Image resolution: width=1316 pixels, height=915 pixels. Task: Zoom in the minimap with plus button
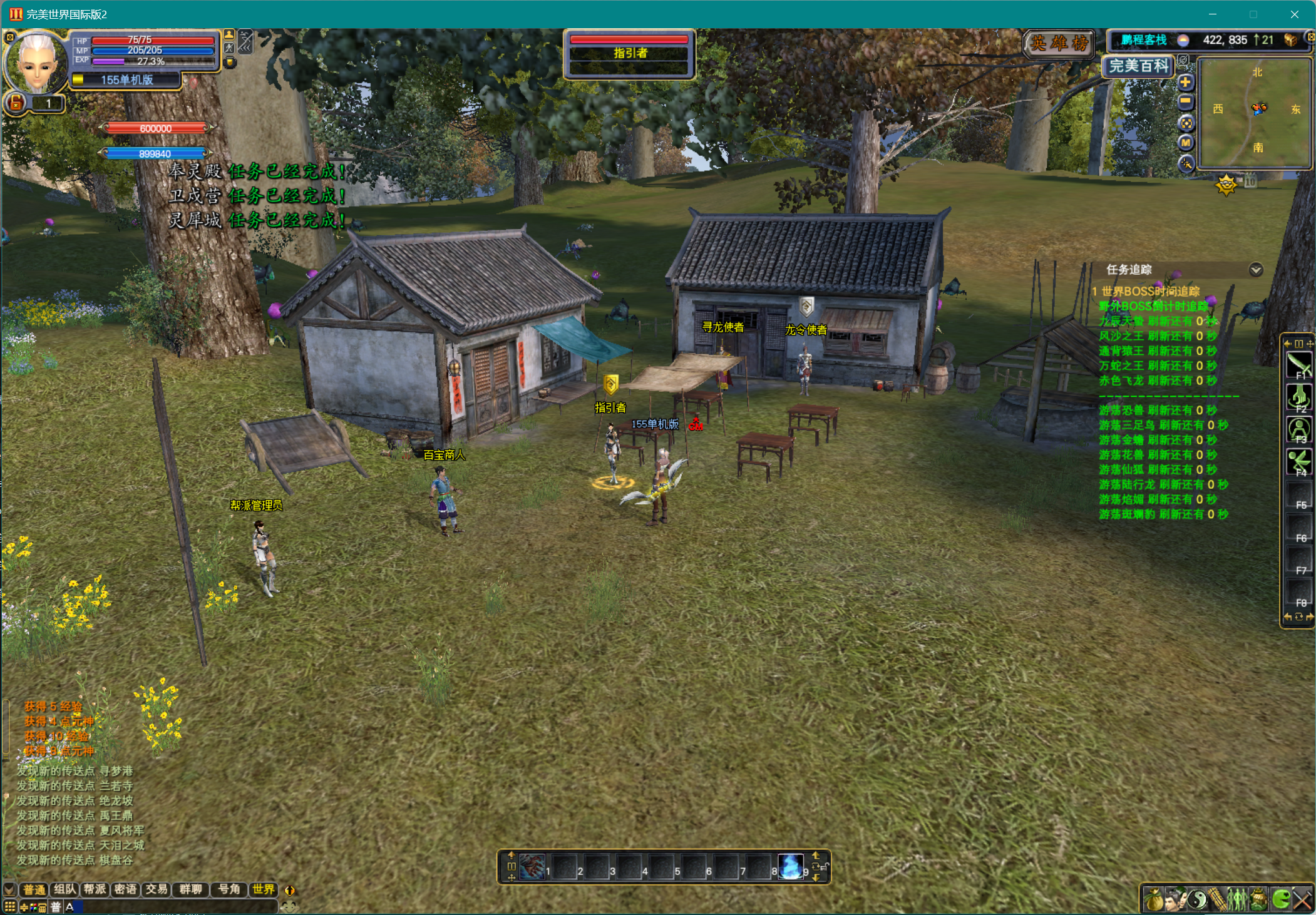[1185, 82]
